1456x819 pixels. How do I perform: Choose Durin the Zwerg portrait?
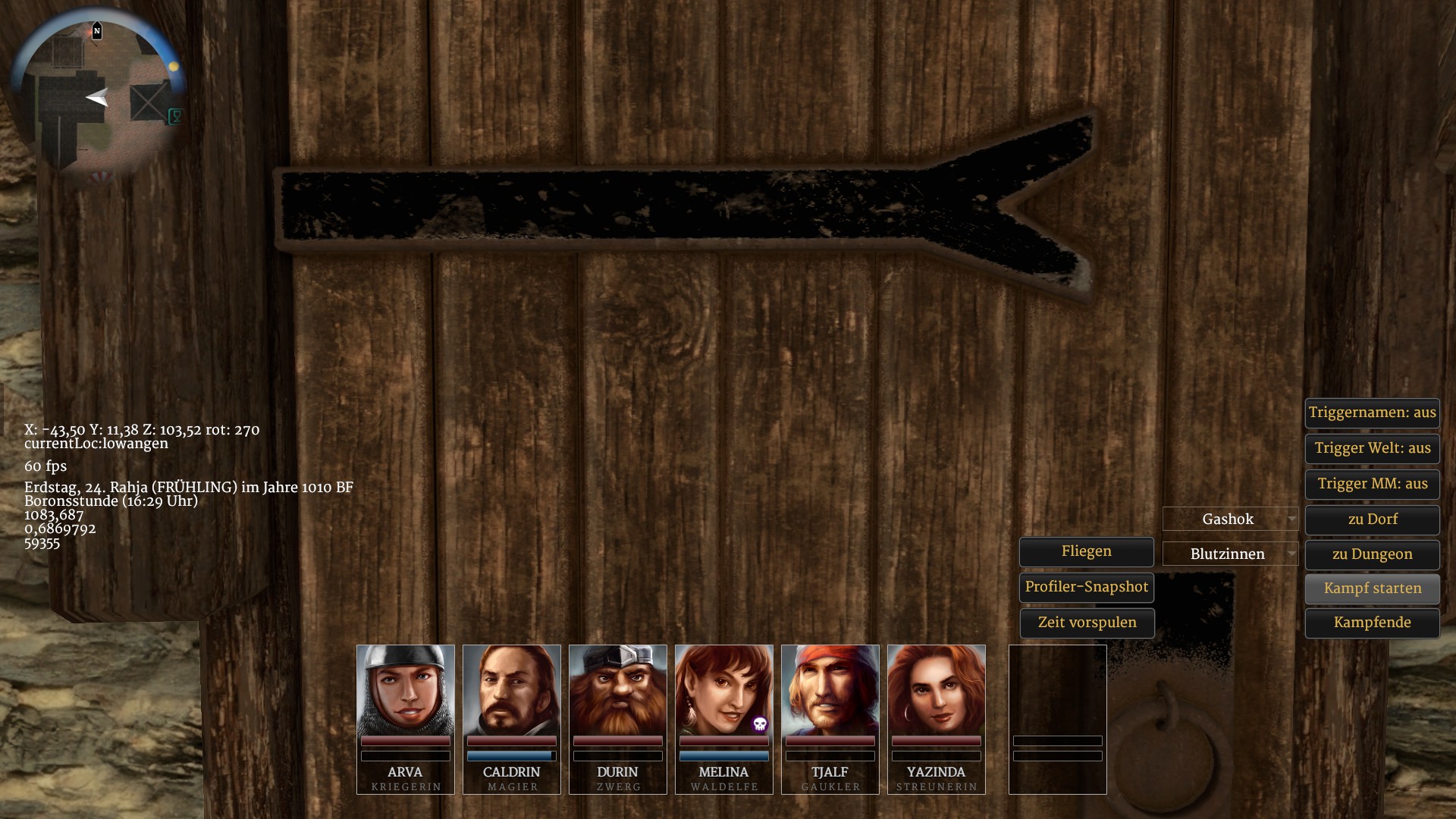[617, 690]
